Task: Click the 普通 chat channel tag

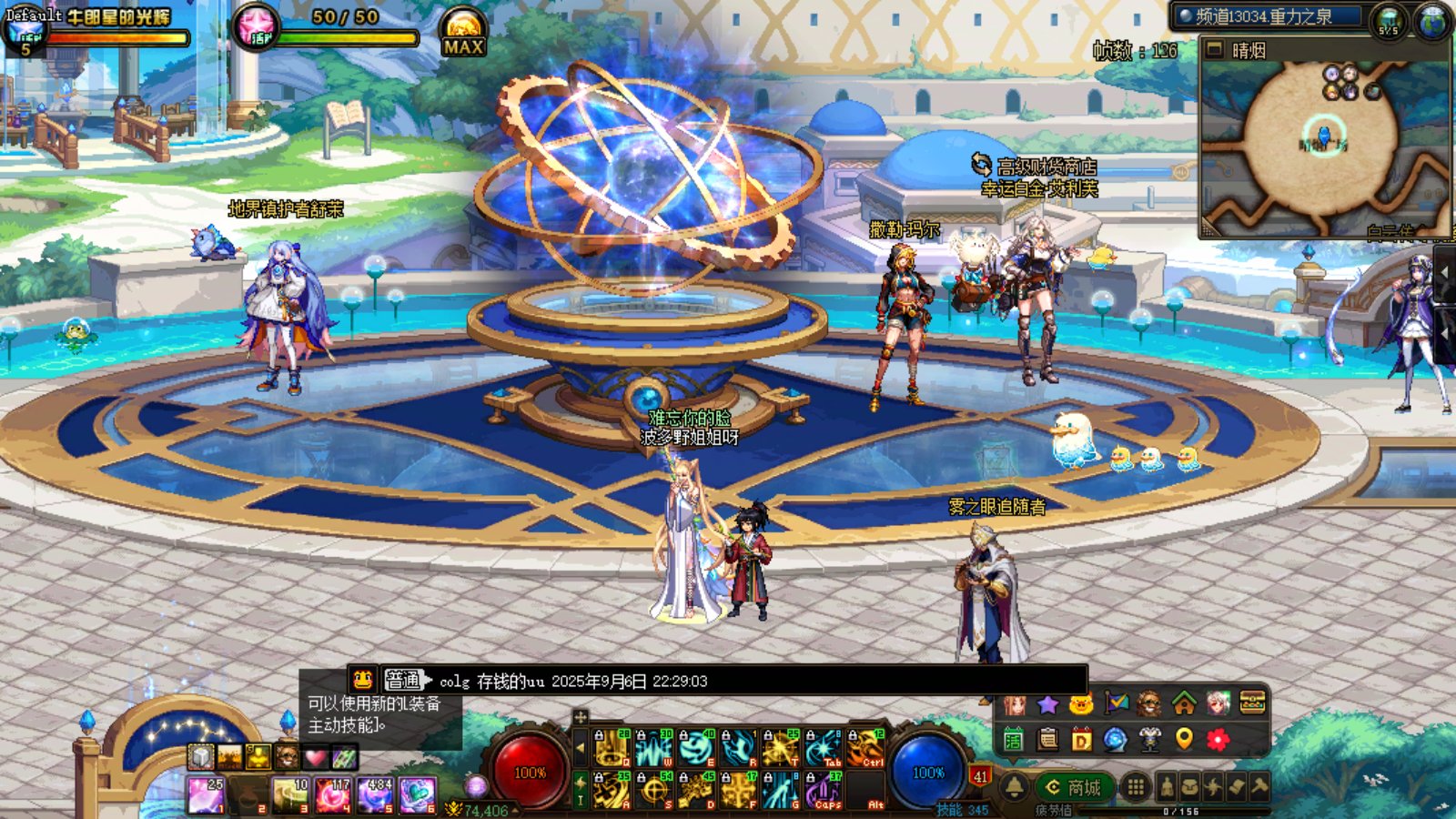Action: click(403, 680)
